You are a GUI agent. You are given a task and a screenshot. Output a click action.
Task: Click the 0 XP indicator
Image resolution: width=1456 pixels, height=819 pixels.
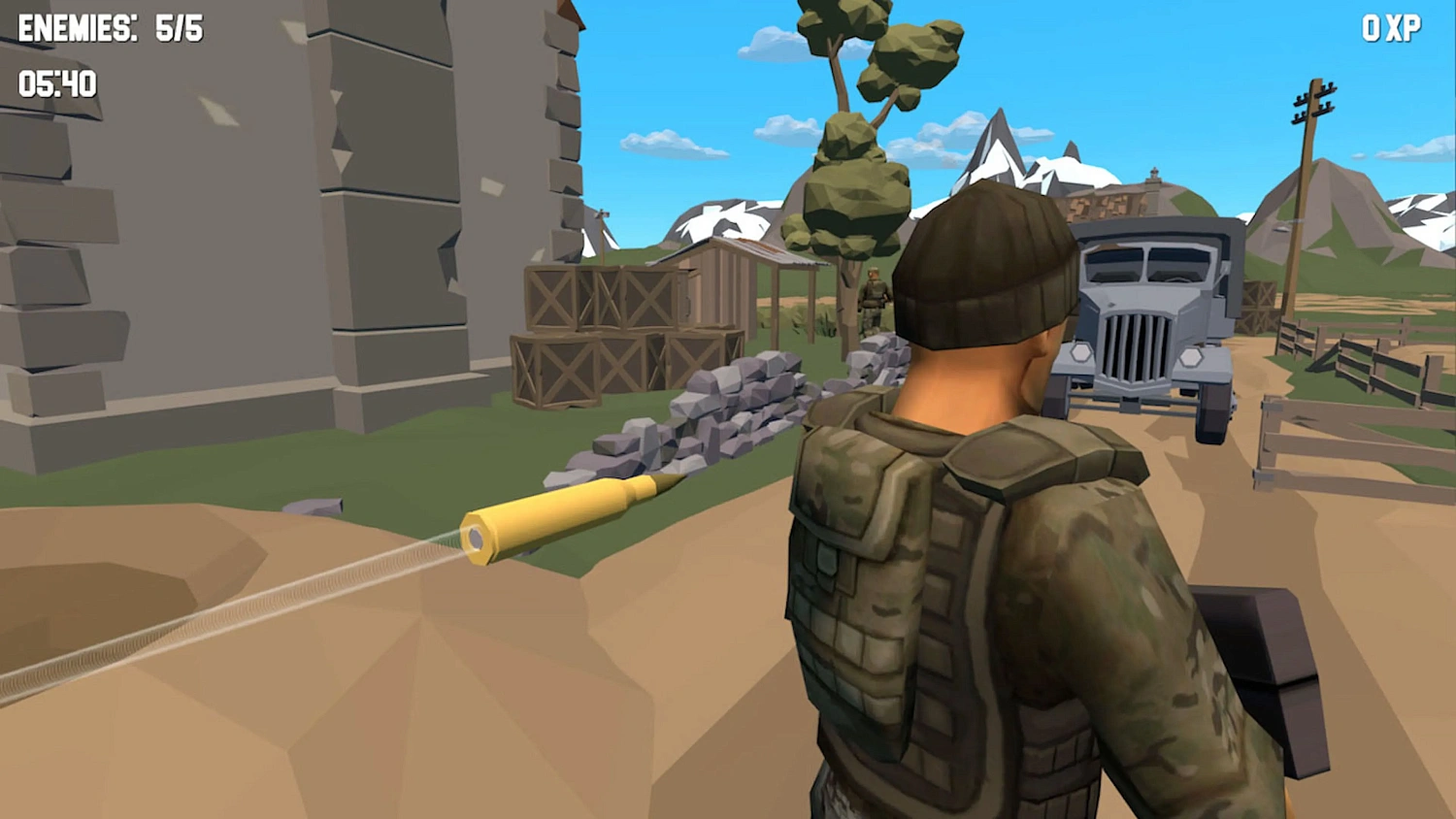coord(1390,29)
